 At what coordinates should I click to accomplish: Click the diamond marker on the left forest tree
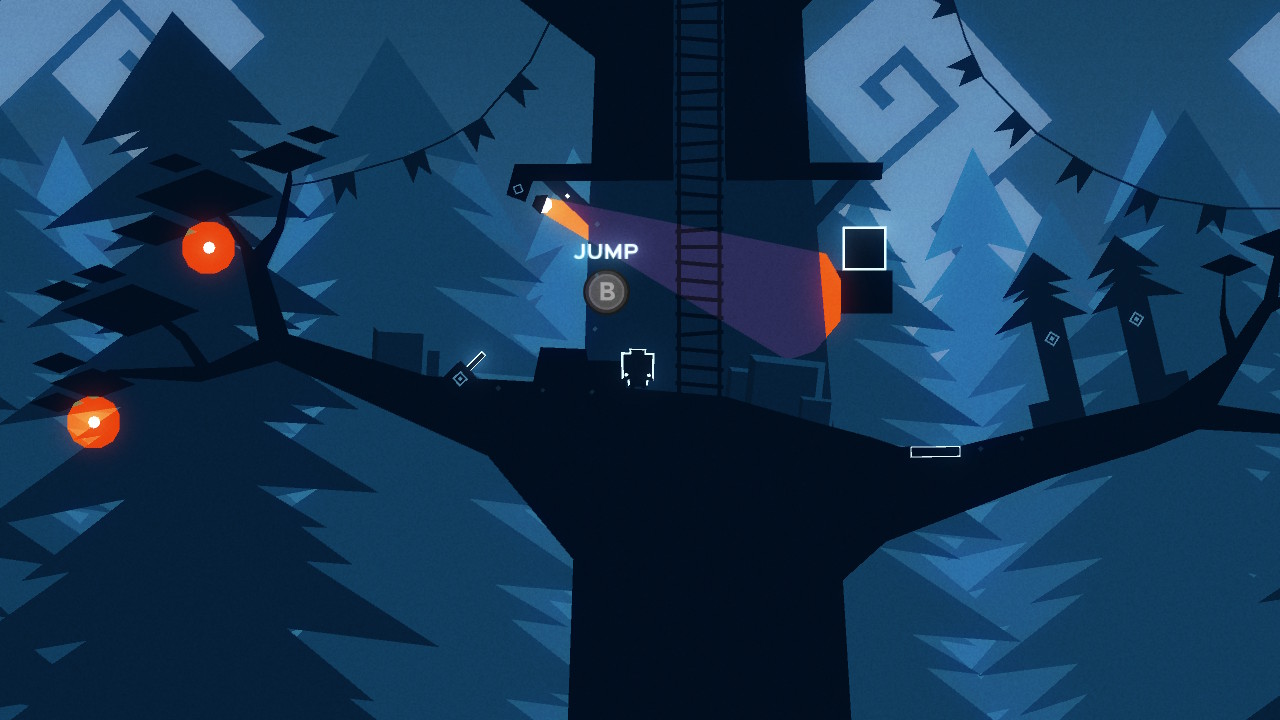tap(1052, 337)
